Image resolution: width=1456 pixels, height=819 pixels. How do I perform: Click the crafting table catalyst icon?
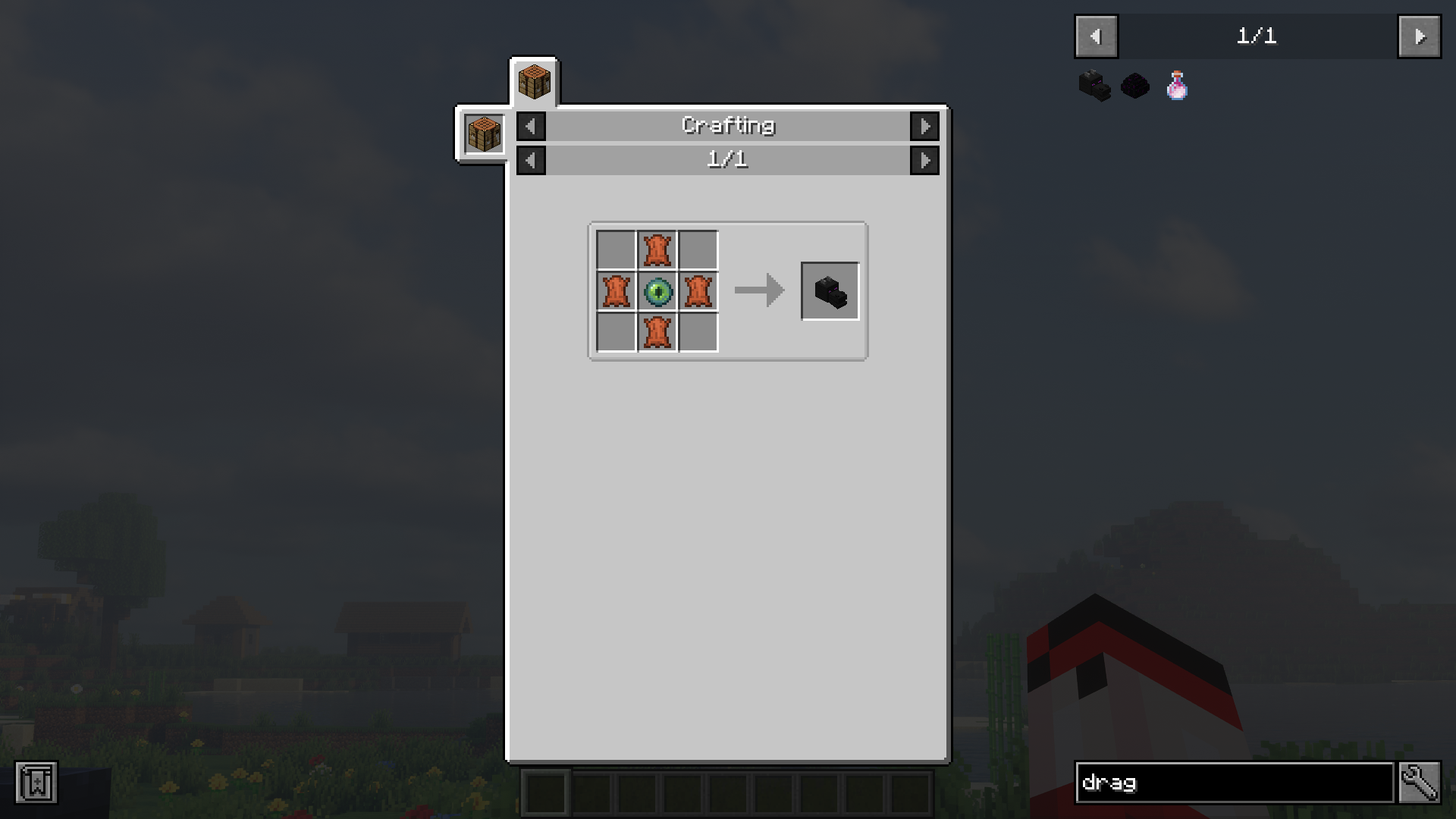click(x=484, y=134)
